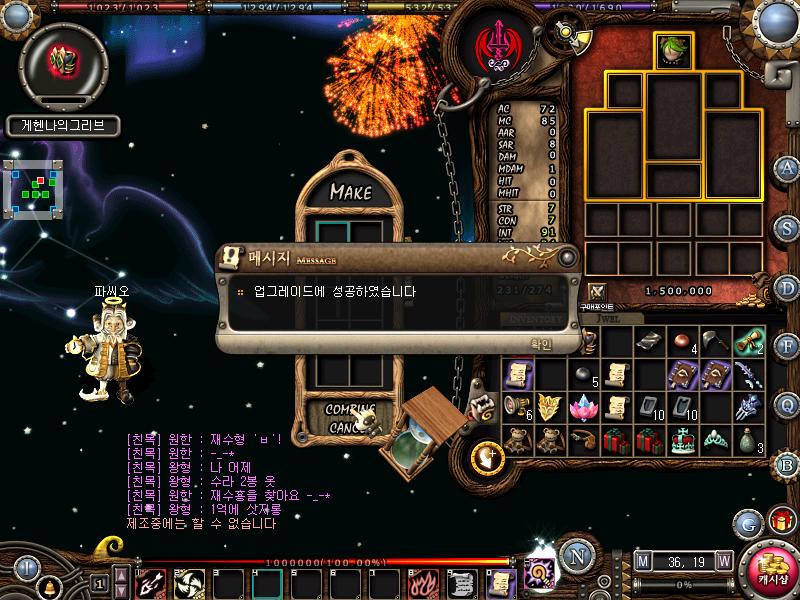Select the potion bottle stack of 3

[749, 440]
